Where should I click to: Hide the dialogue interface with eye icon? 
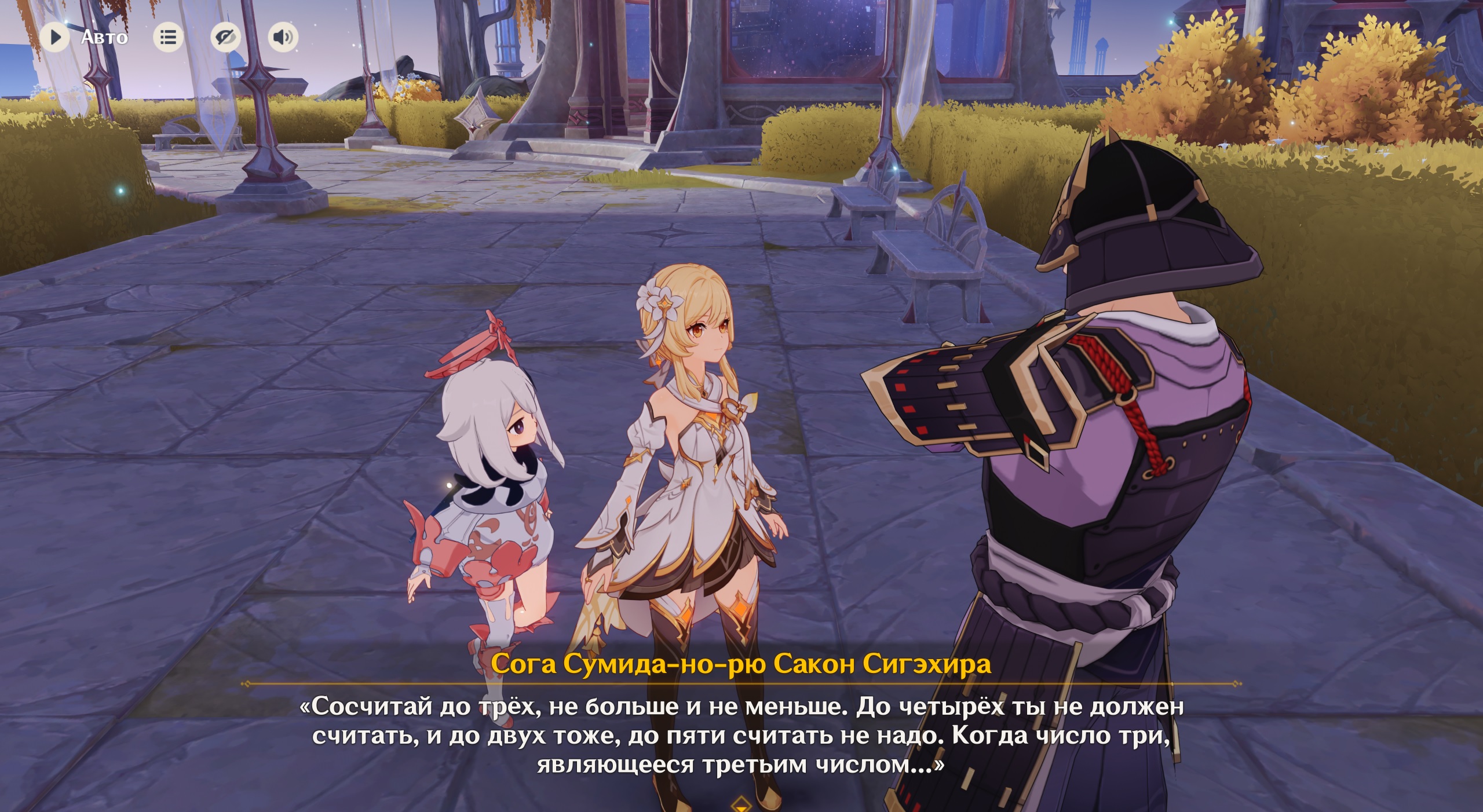[x=225, y=38]
